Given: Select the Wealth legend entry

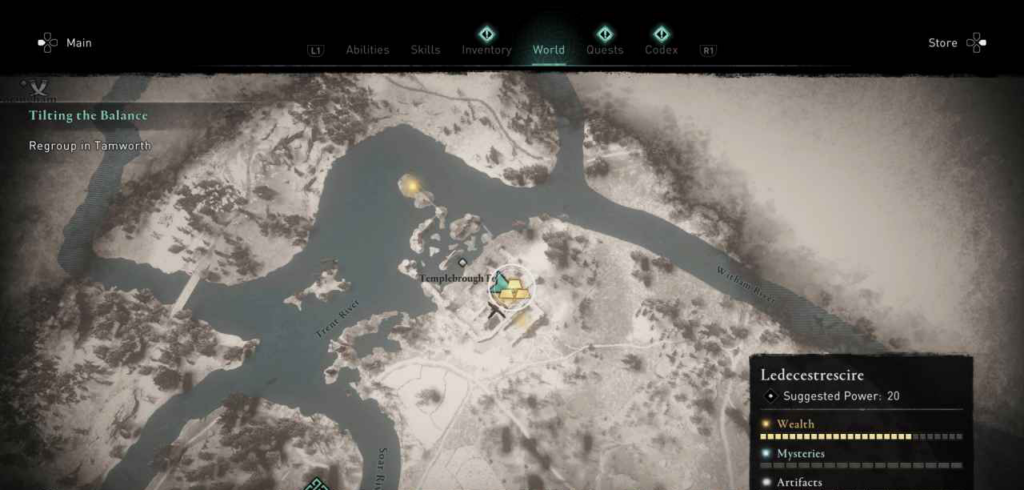Looking at the screenshot, I should pyautogui.click(x=797, y=424).
